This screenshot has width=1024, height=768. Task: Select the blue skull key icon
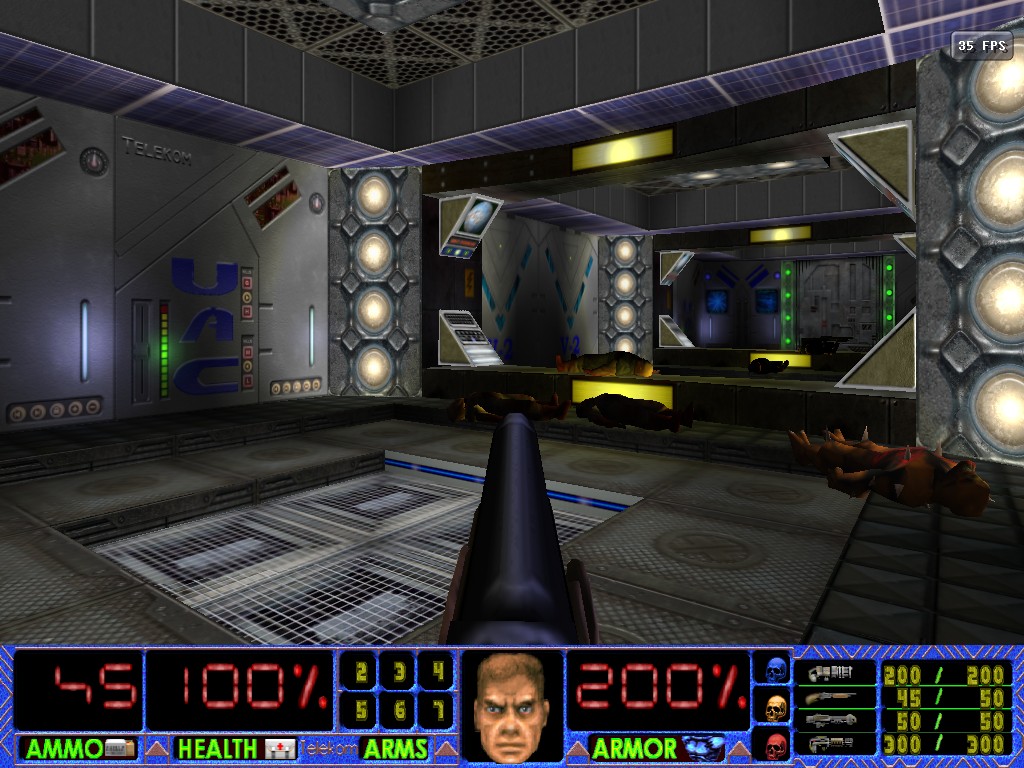point(775,670)
